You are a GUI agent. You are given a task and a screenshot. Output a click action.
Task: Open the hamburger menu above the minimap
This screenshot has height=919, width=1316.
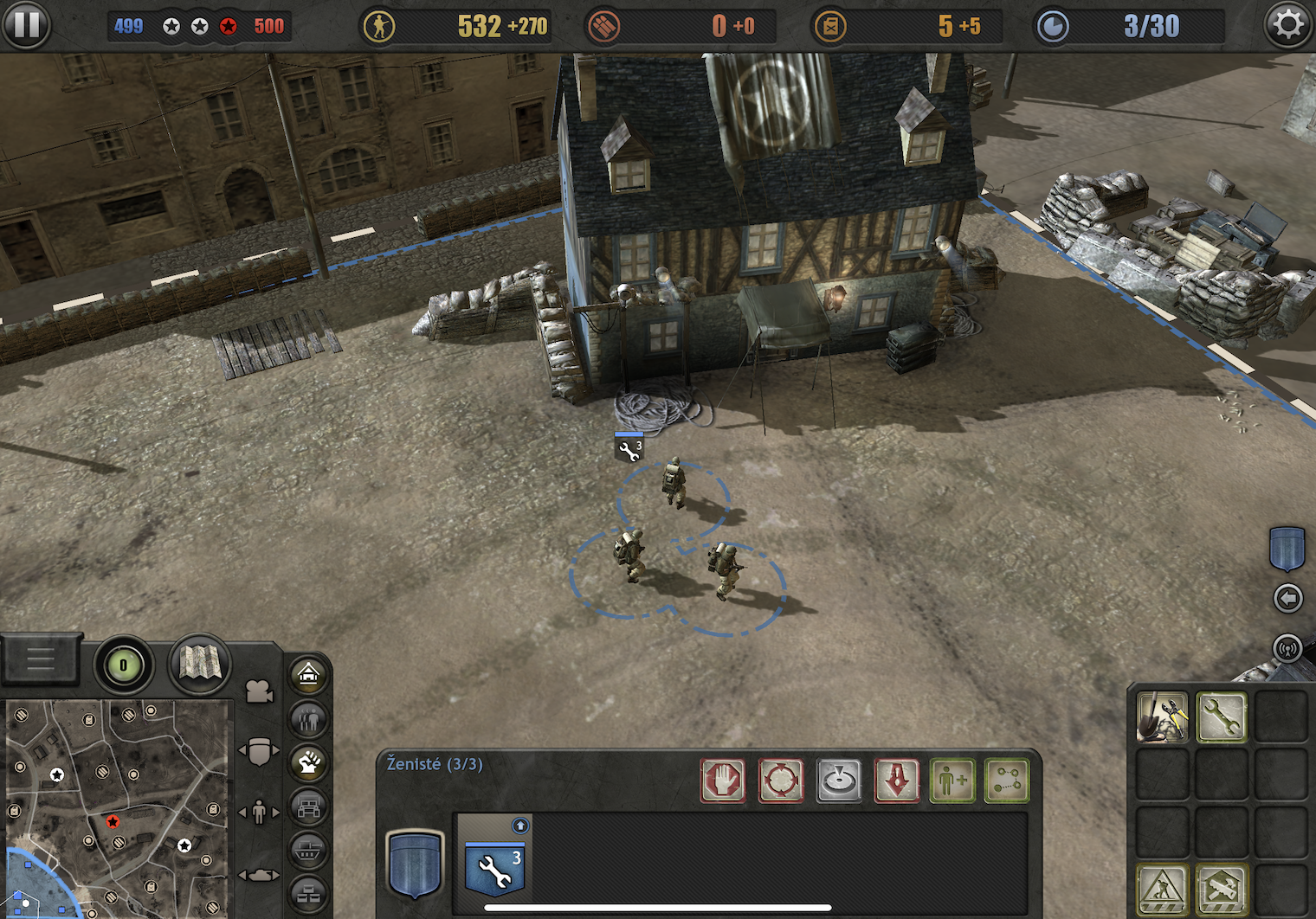pyautogui.click(x=41, y=660)
